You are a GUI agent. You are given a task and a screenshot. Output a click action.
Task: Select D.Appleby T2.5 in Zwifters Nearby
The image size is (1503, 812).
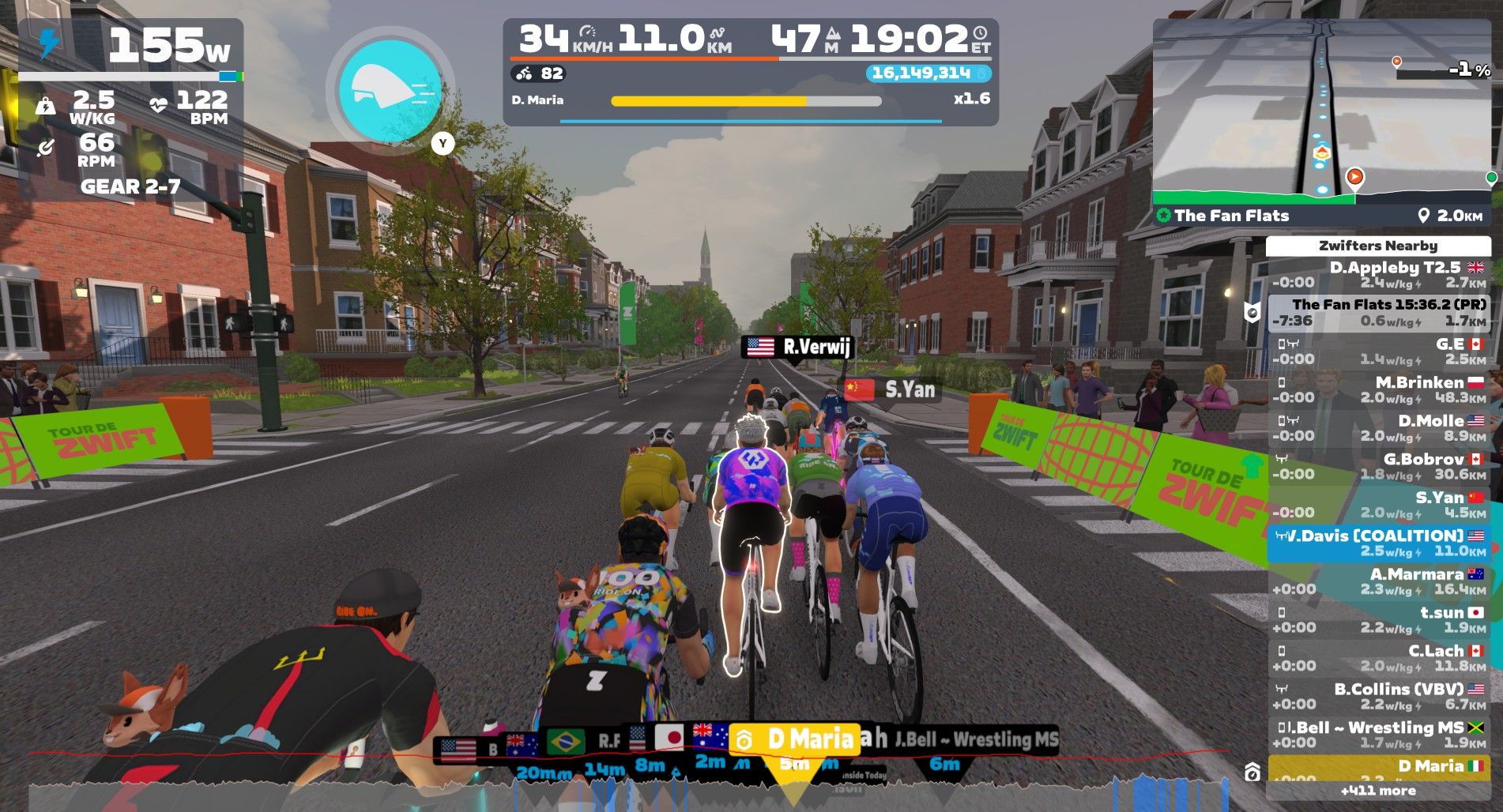pyautogui.click(x=1378, y=275)
